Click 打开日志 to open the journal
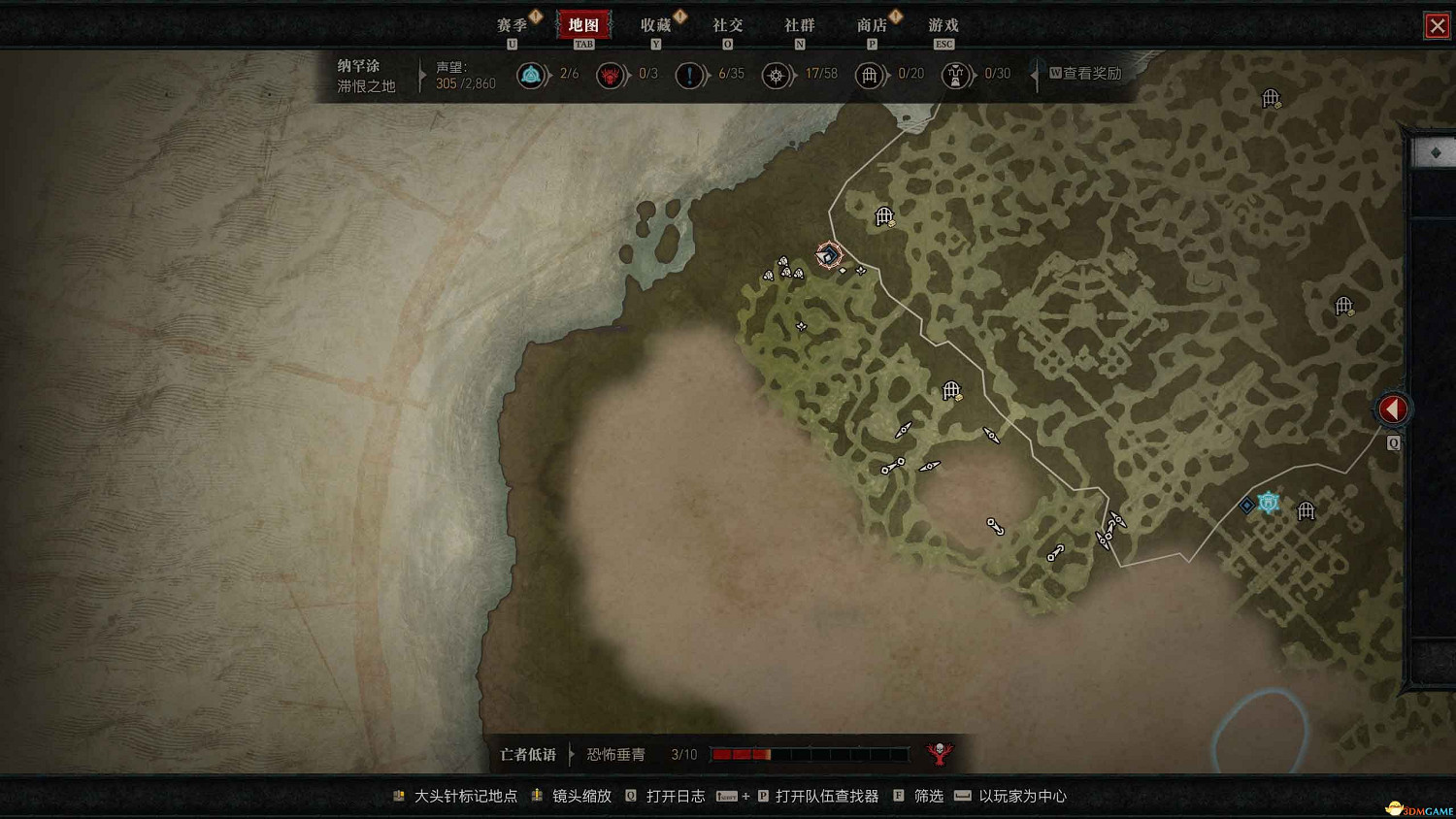Viewport: 1456px width, 819px height. click(677, 796)
